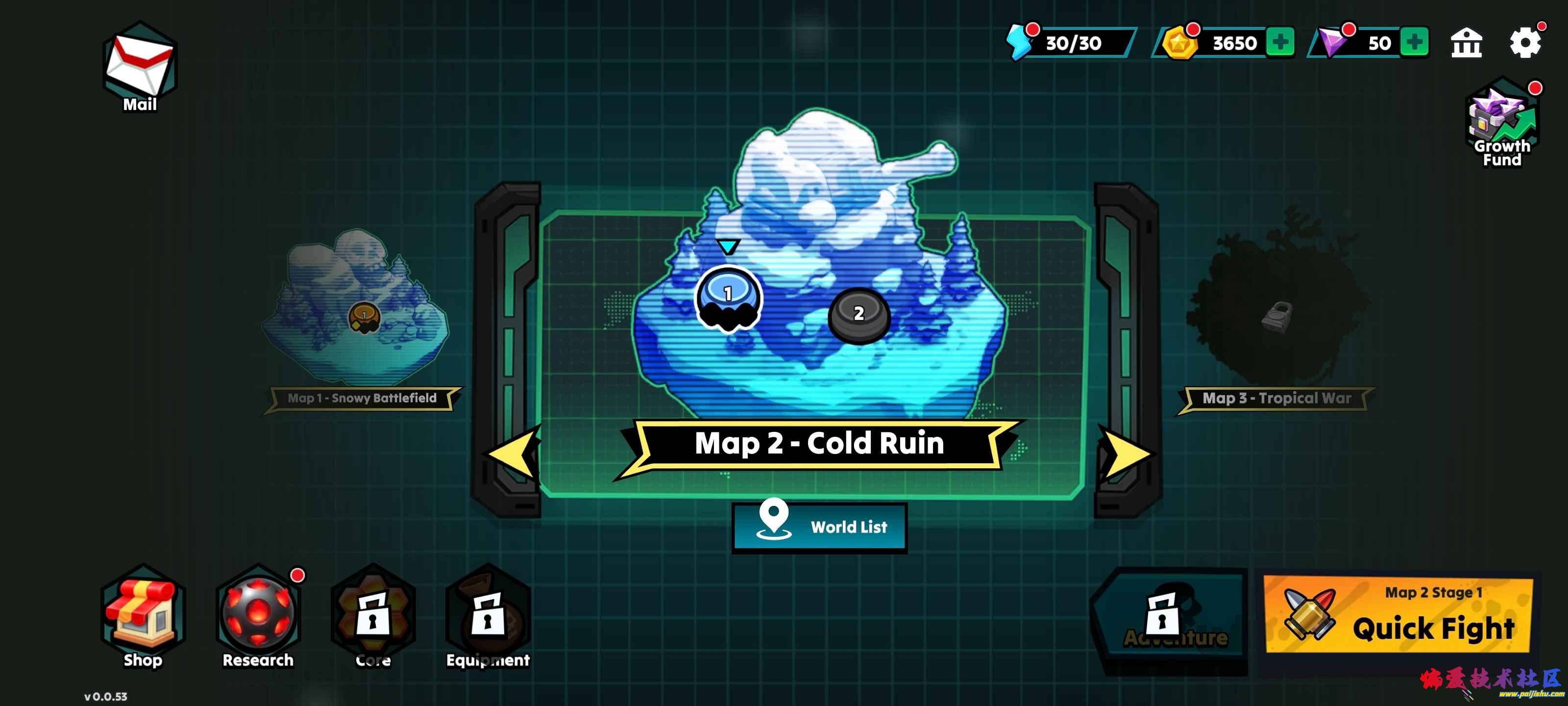Open the World List

tap(819, 527)
